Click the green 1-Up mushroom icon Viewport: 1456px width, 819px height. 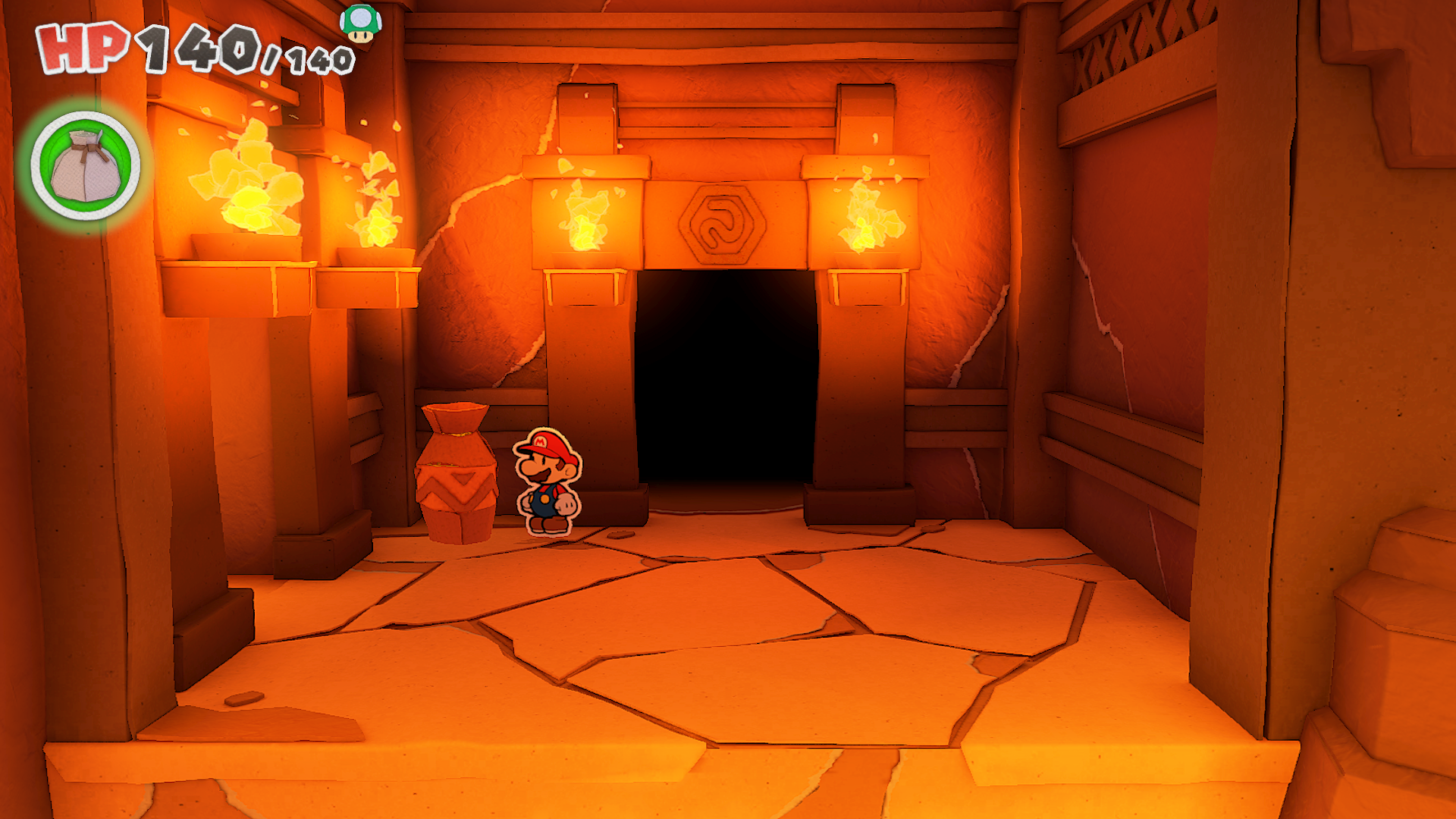point(360,23)
